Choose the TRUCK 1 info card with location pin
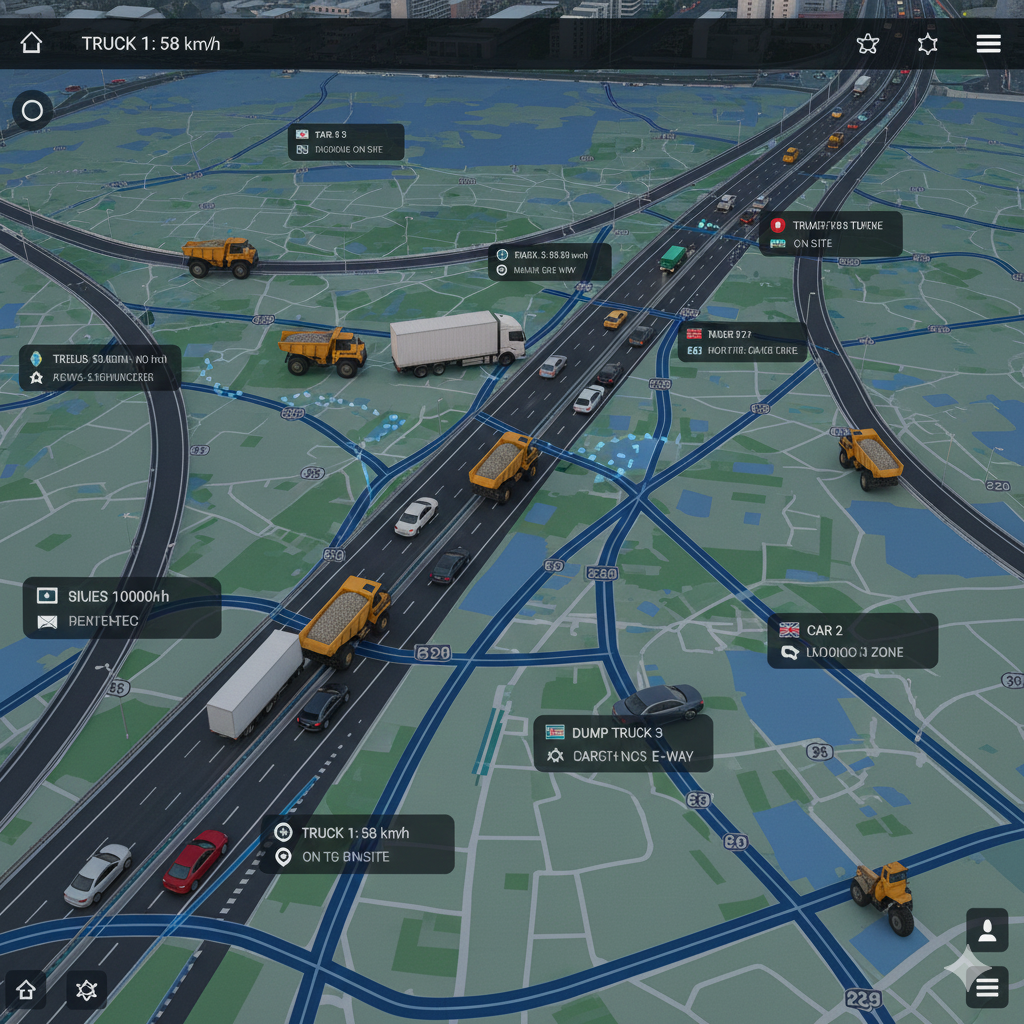The height and width of the screenshot is (1024, 1024). pyautogui.click(x=358, y=844)
